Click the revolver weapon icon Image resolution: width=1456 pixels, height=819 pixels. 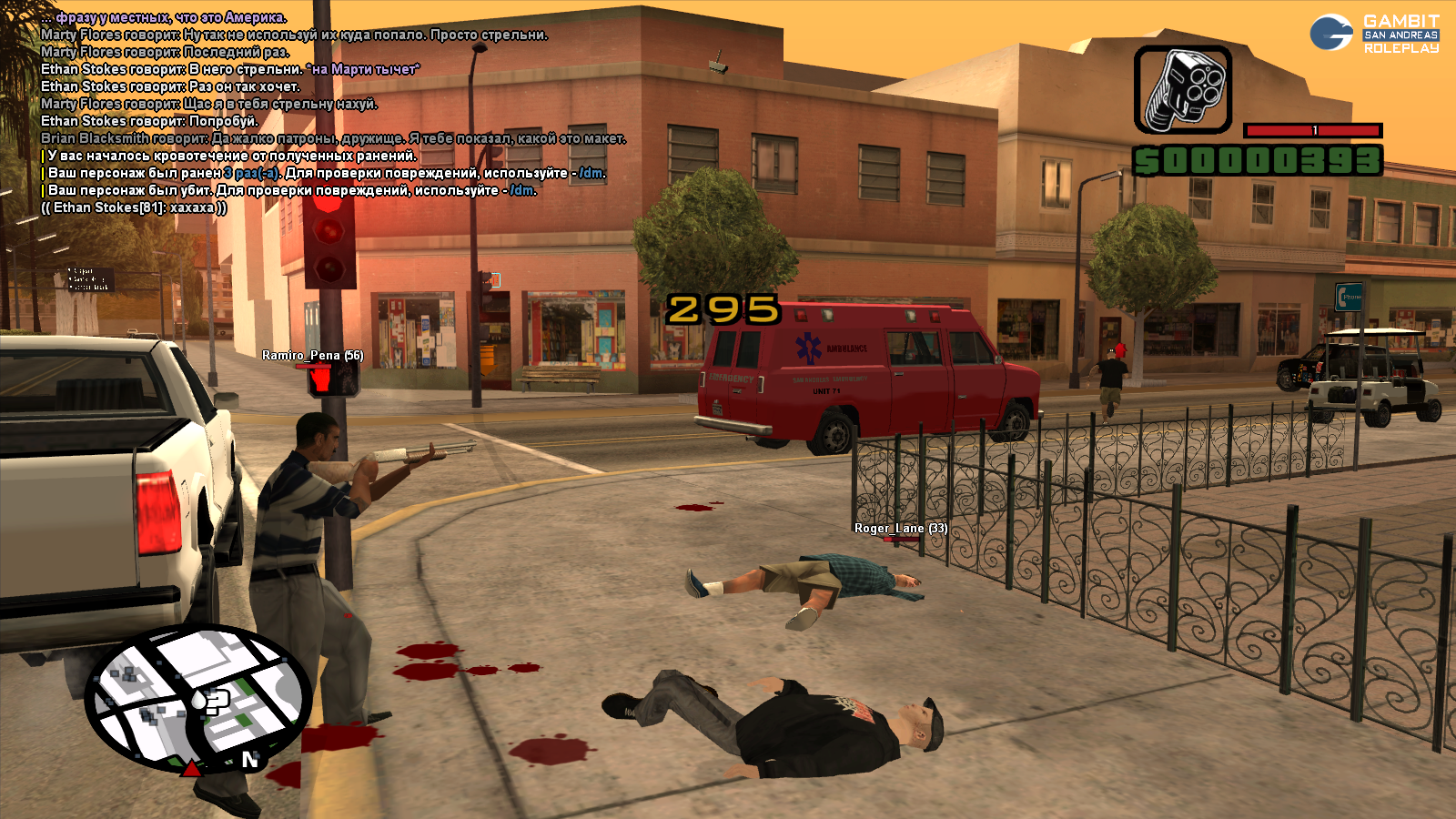[1182, 90]
